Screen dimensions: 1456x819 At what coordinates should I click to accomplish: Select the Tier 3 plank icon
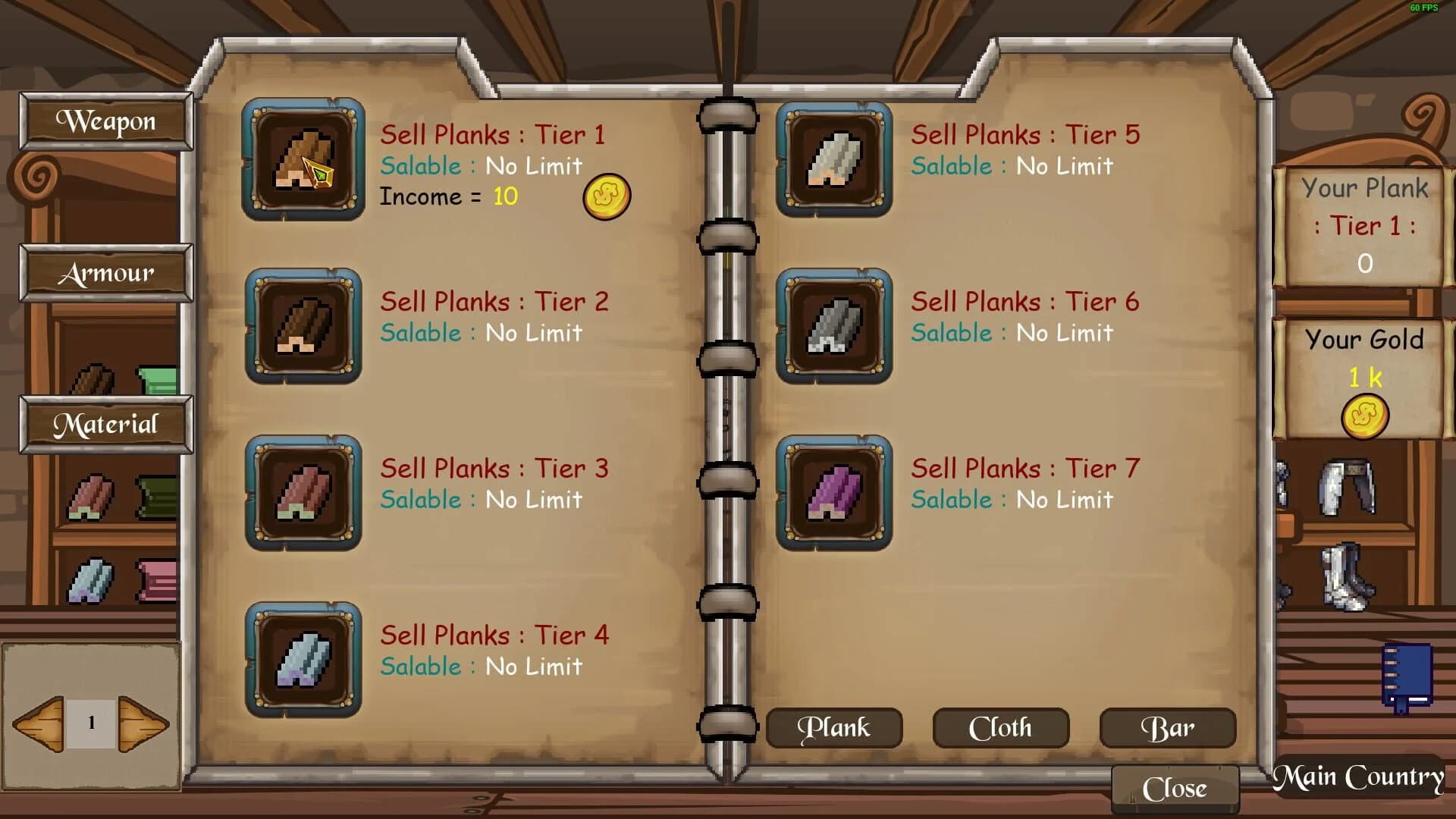coord(303,494)
